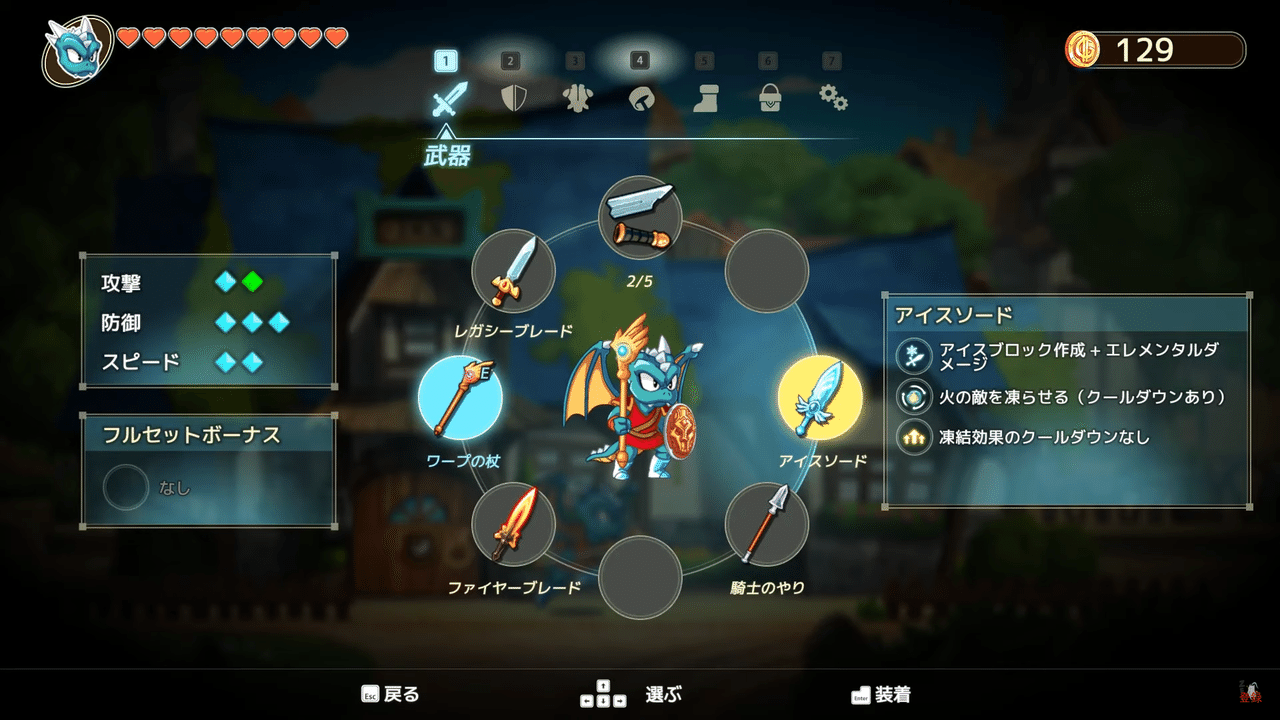Viewport: 1280px width, 720px height.
Task: Click the ice block creation ability icon
Action: click(x=913, y=356)
